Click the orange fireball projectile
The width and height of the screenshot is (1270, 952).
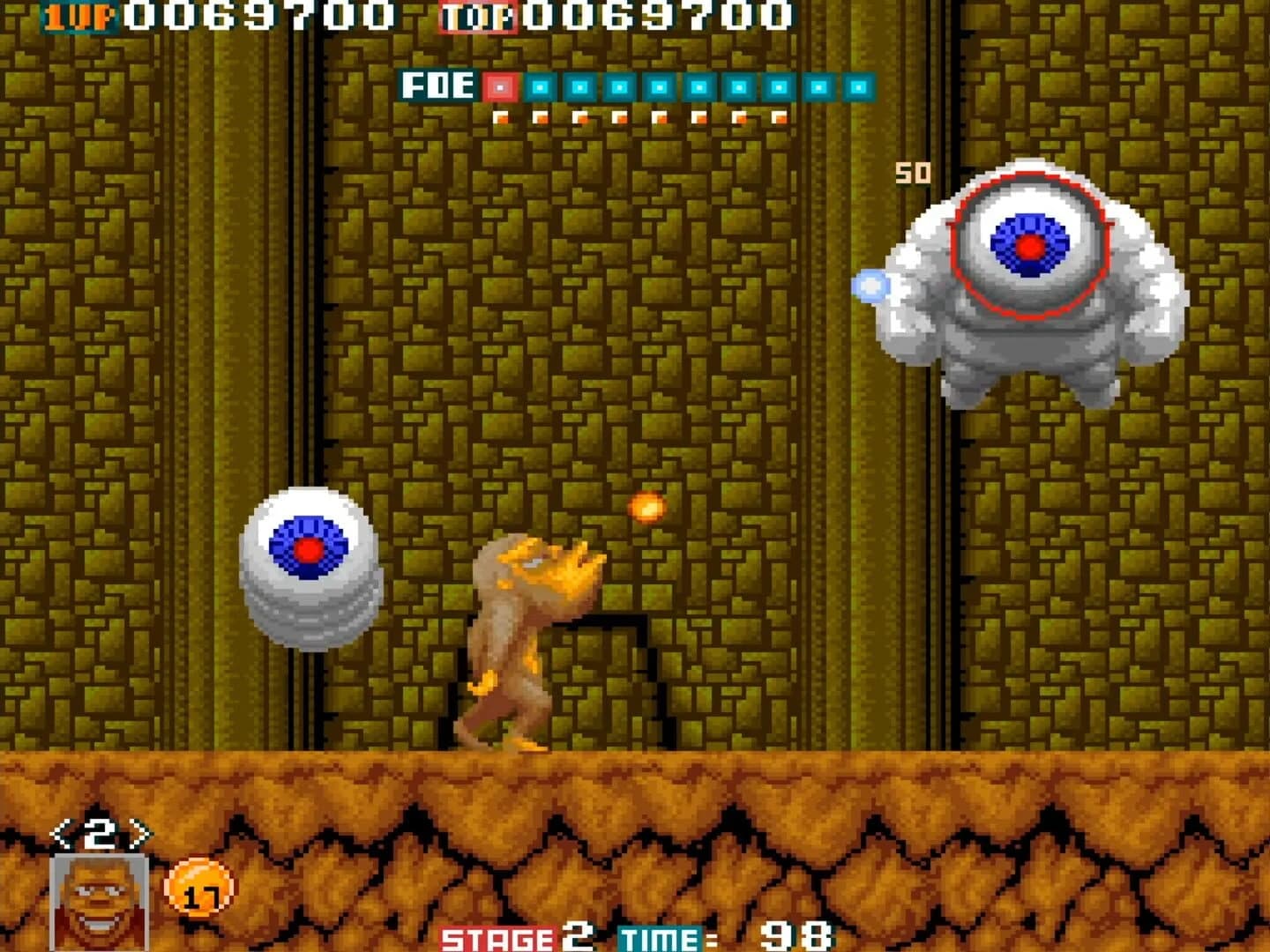[648, 505]
